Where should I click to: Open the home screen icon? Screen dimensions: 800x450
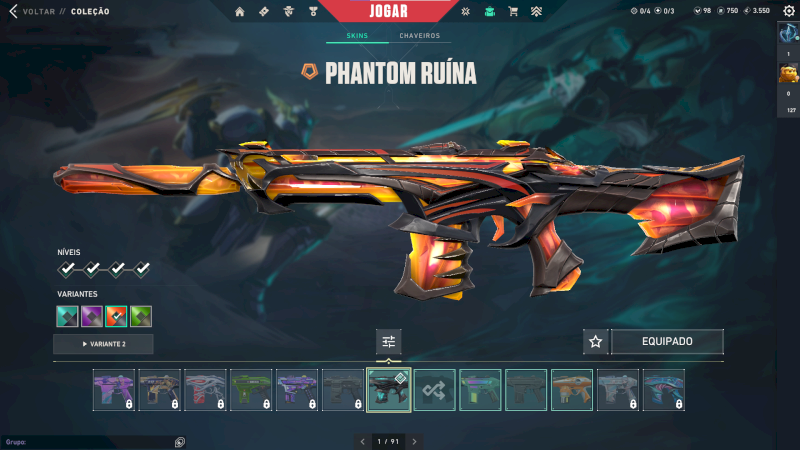coord(239,11)
